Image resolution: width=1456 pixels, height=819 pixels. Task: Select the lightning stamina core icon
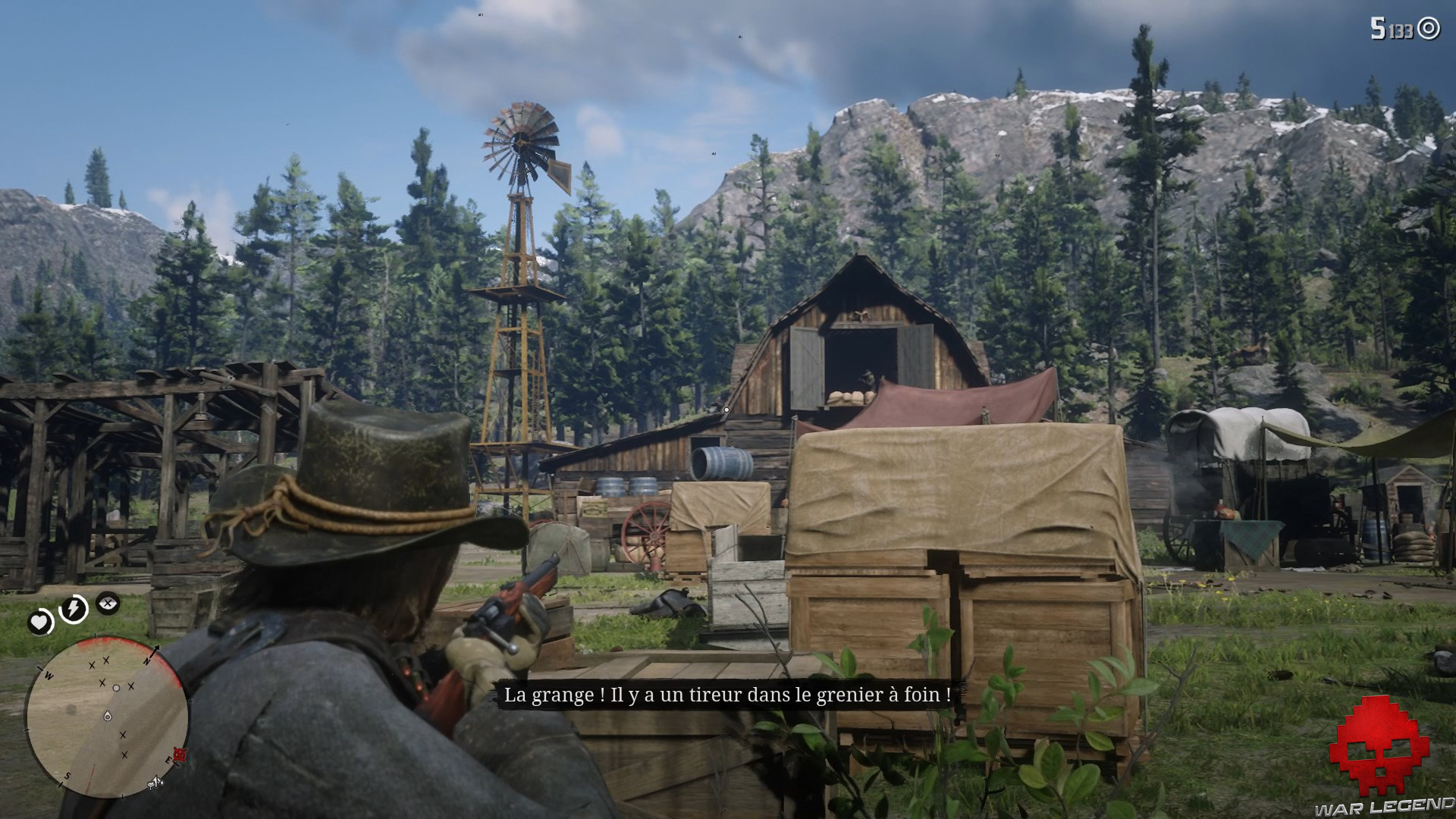pos(73,607)
